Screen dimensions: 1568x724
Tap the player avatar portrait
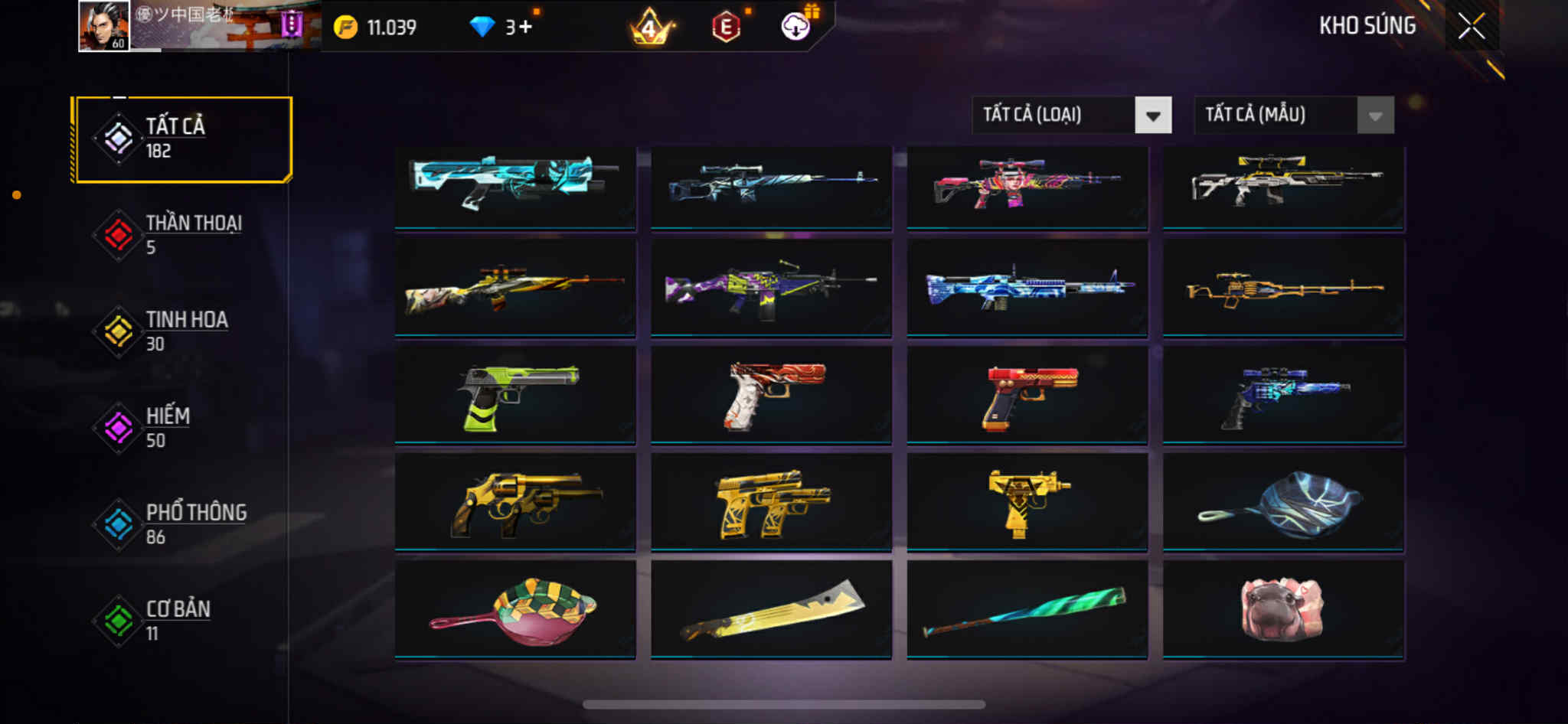tap(104, 27)
